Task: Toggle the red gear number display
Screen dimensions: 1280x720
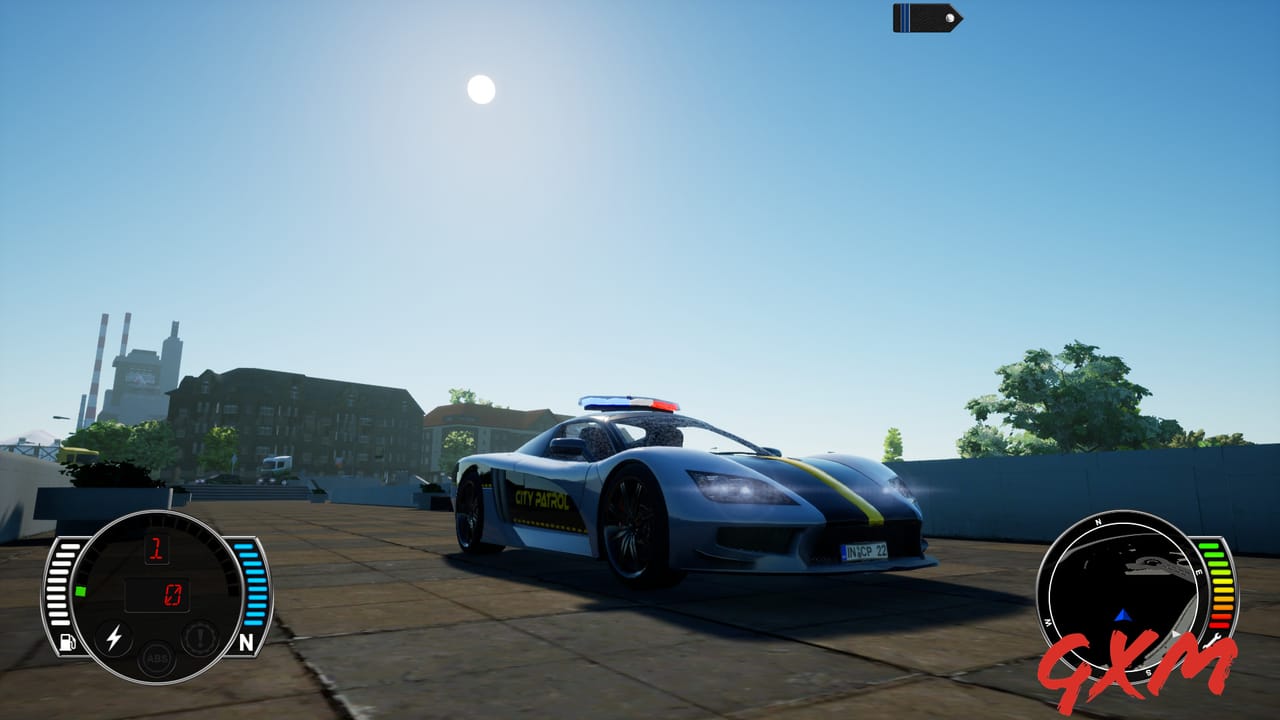Action: click(156, 549)
